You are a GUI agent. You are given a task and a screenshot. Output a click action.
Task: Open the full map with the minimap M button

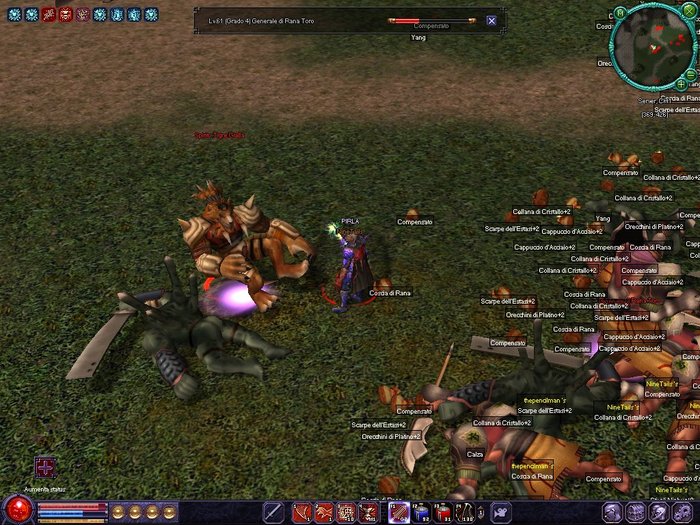click(x=620, y=13)
